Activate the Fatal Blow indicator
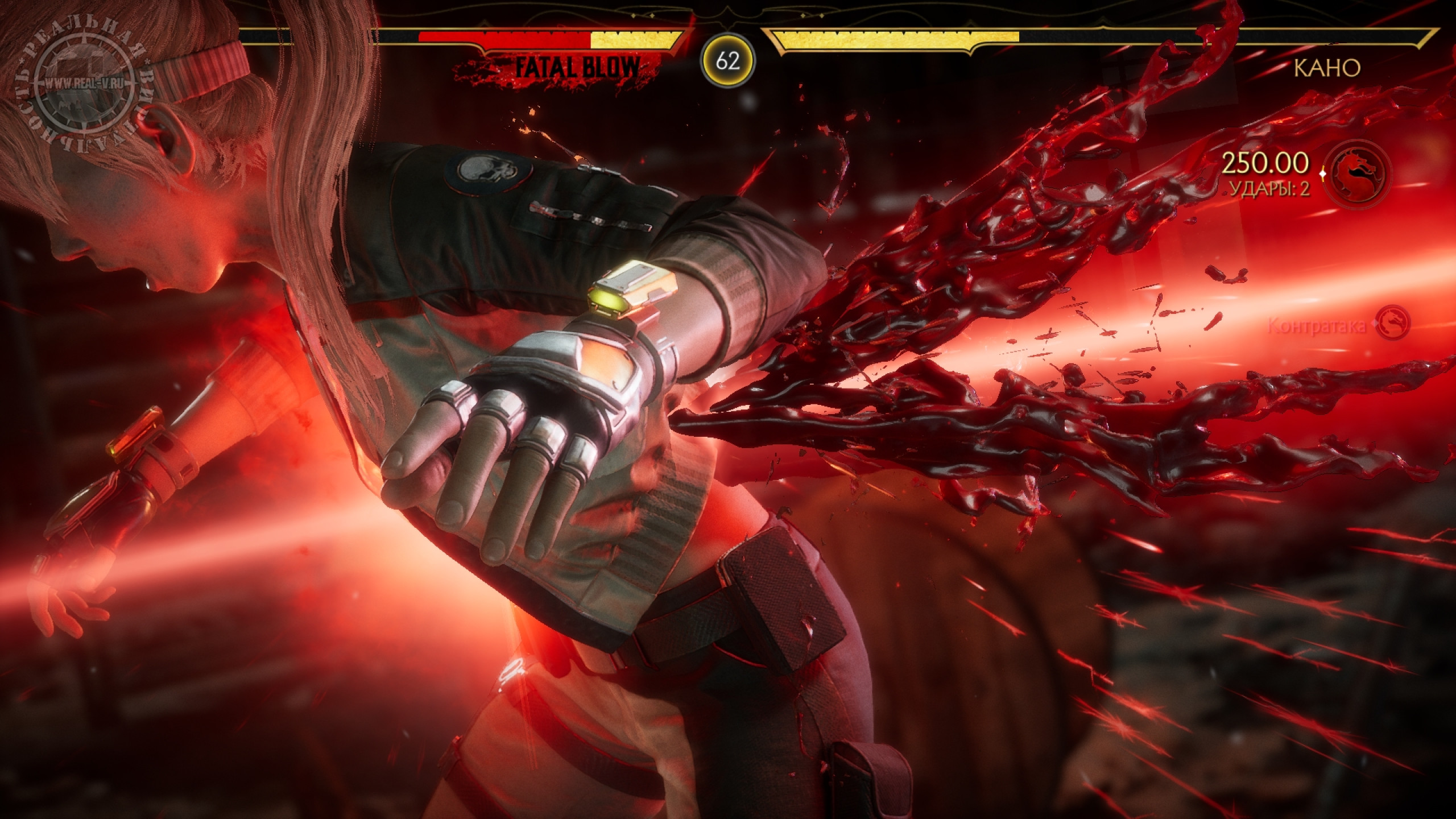1456x819 pixels. click(x=576, y=68)
